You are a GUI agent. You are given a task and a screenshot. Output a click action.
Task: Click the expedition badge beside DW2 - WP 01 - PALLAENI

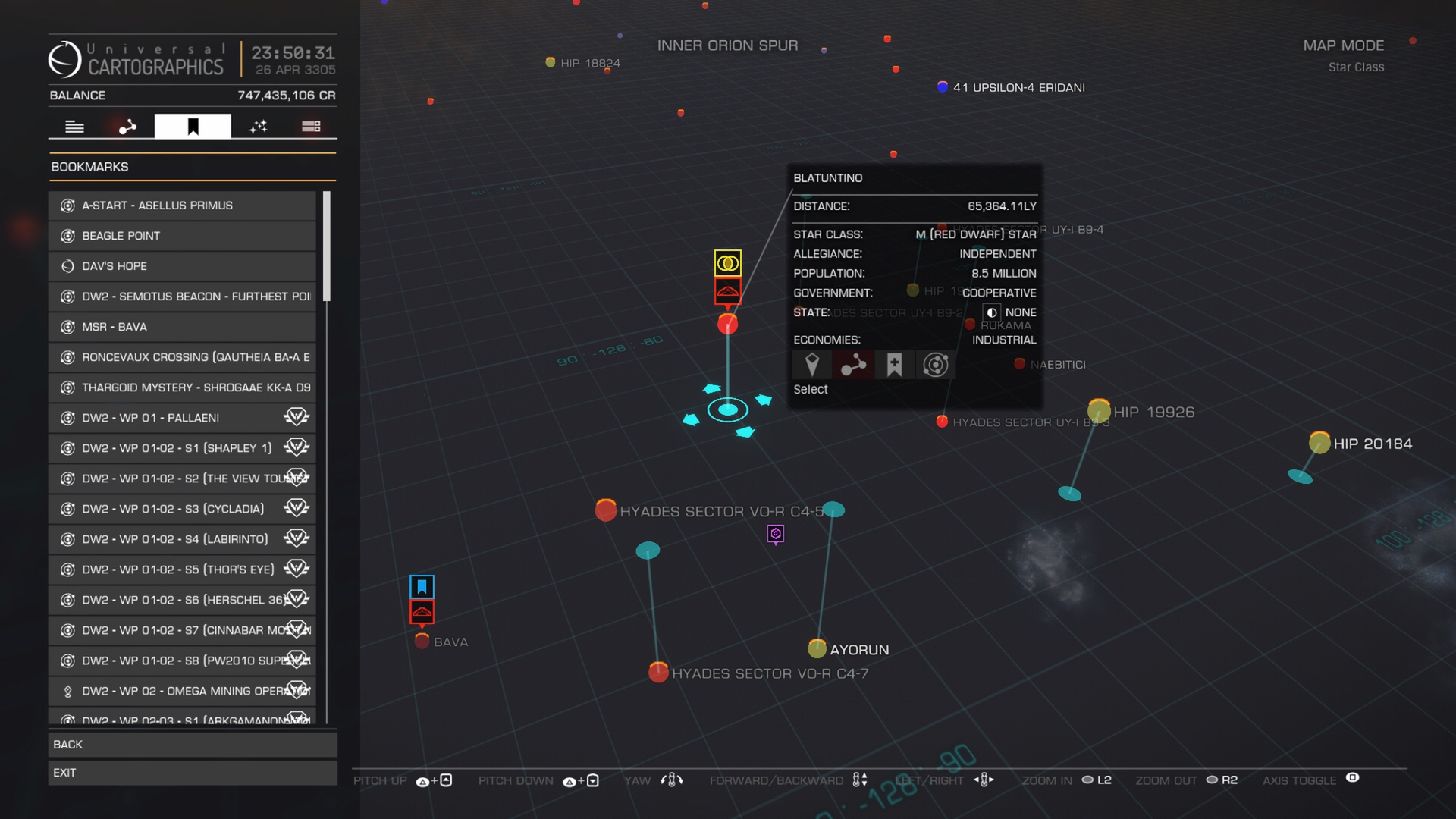pyautogui.click(x=296, y=416)
